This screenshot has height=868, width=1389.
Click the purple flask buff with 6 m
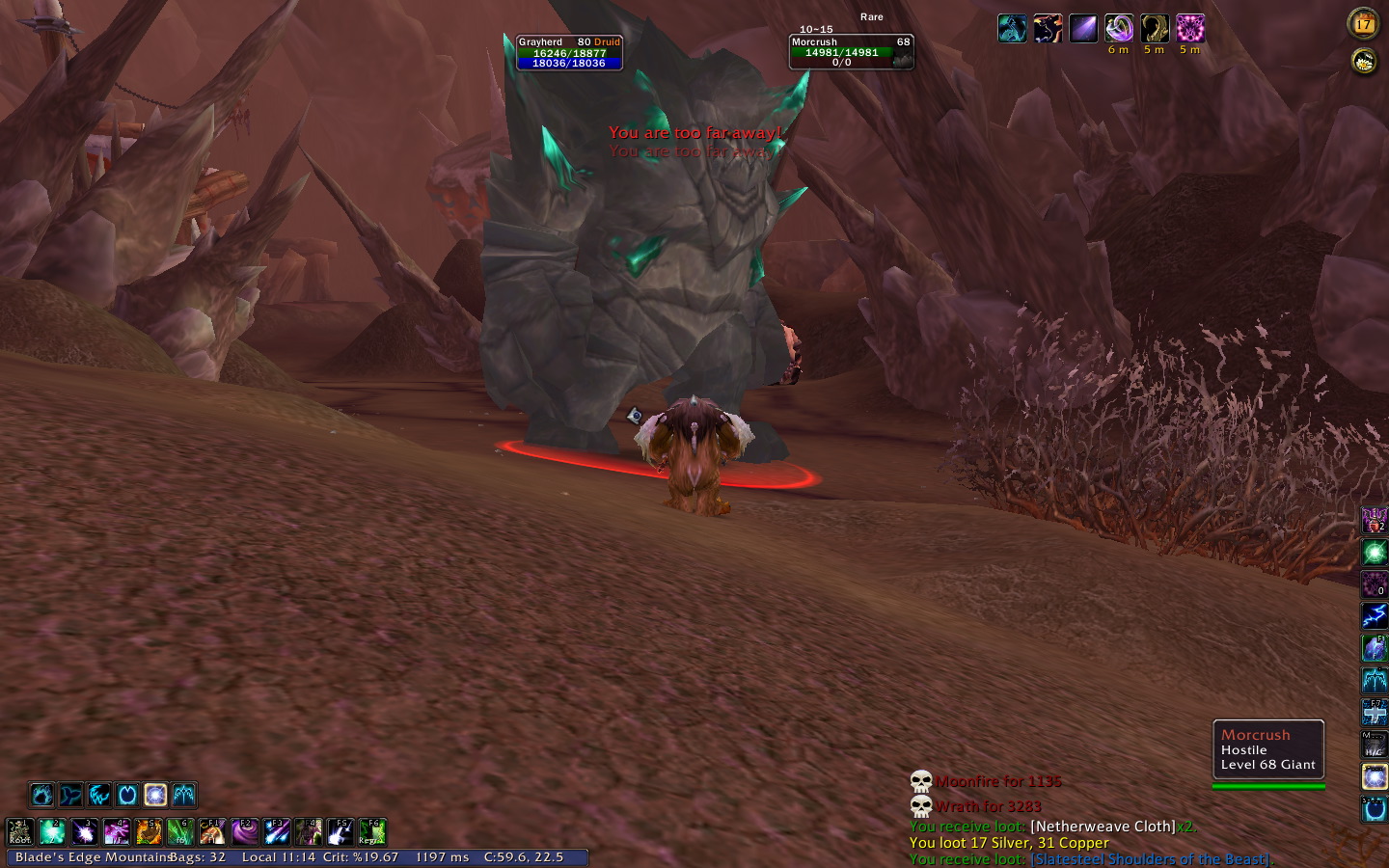click(x=1119, y=29)
